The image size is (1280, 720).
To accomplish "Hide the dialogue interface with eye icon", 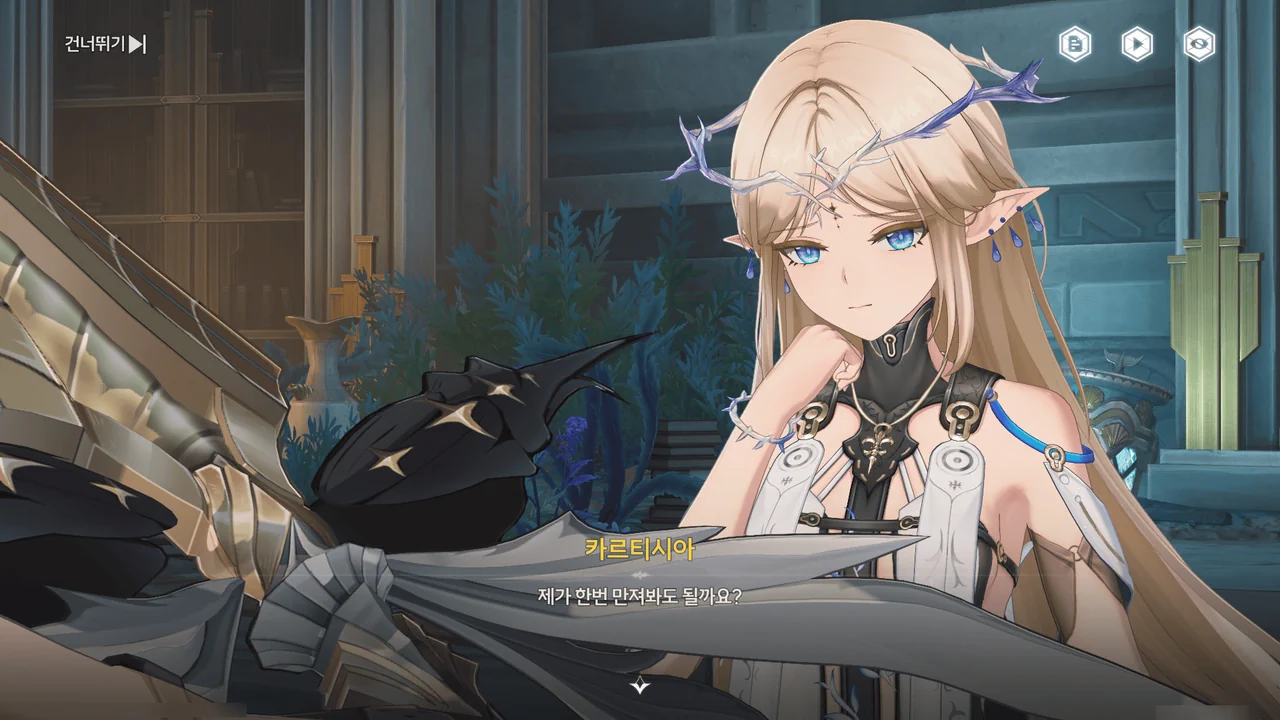I will click(1199, 44).
